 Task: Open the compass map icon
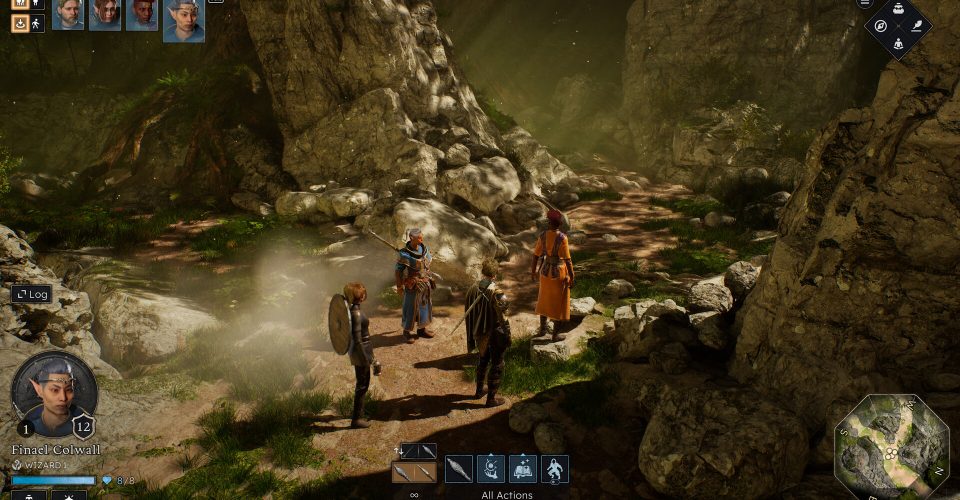click(880, 26)
